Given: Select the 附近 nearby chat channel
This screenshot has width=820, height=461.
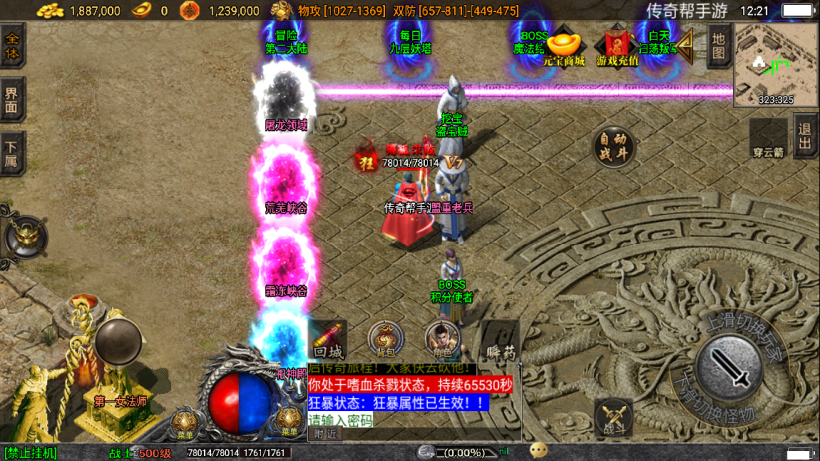Looking at the screenshot, I should click(x=326, y=434).
